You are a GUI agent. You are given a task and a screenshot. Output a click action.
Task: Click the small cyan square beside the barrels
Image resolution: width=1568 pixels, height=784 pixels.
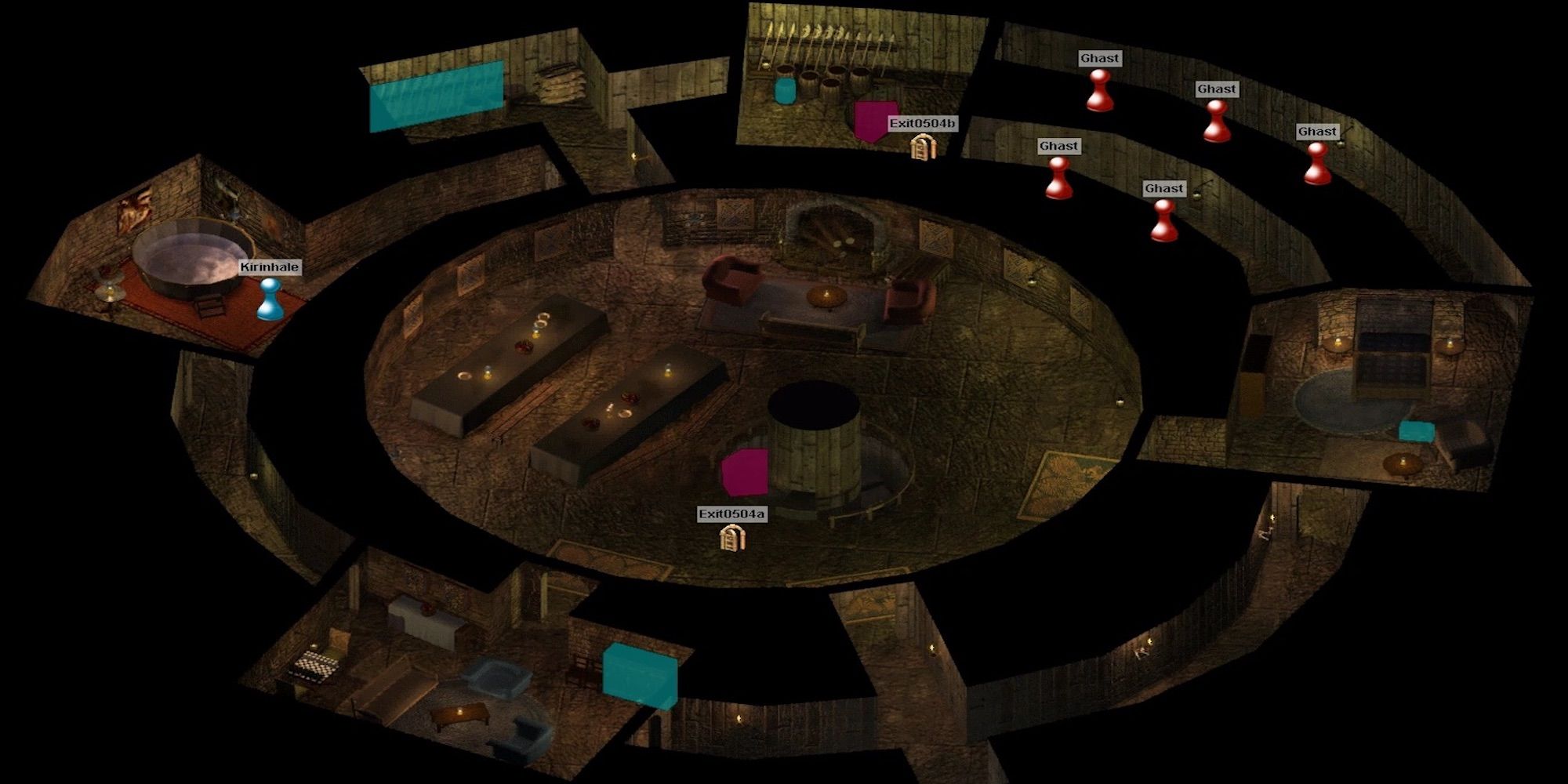coord(784,90)
